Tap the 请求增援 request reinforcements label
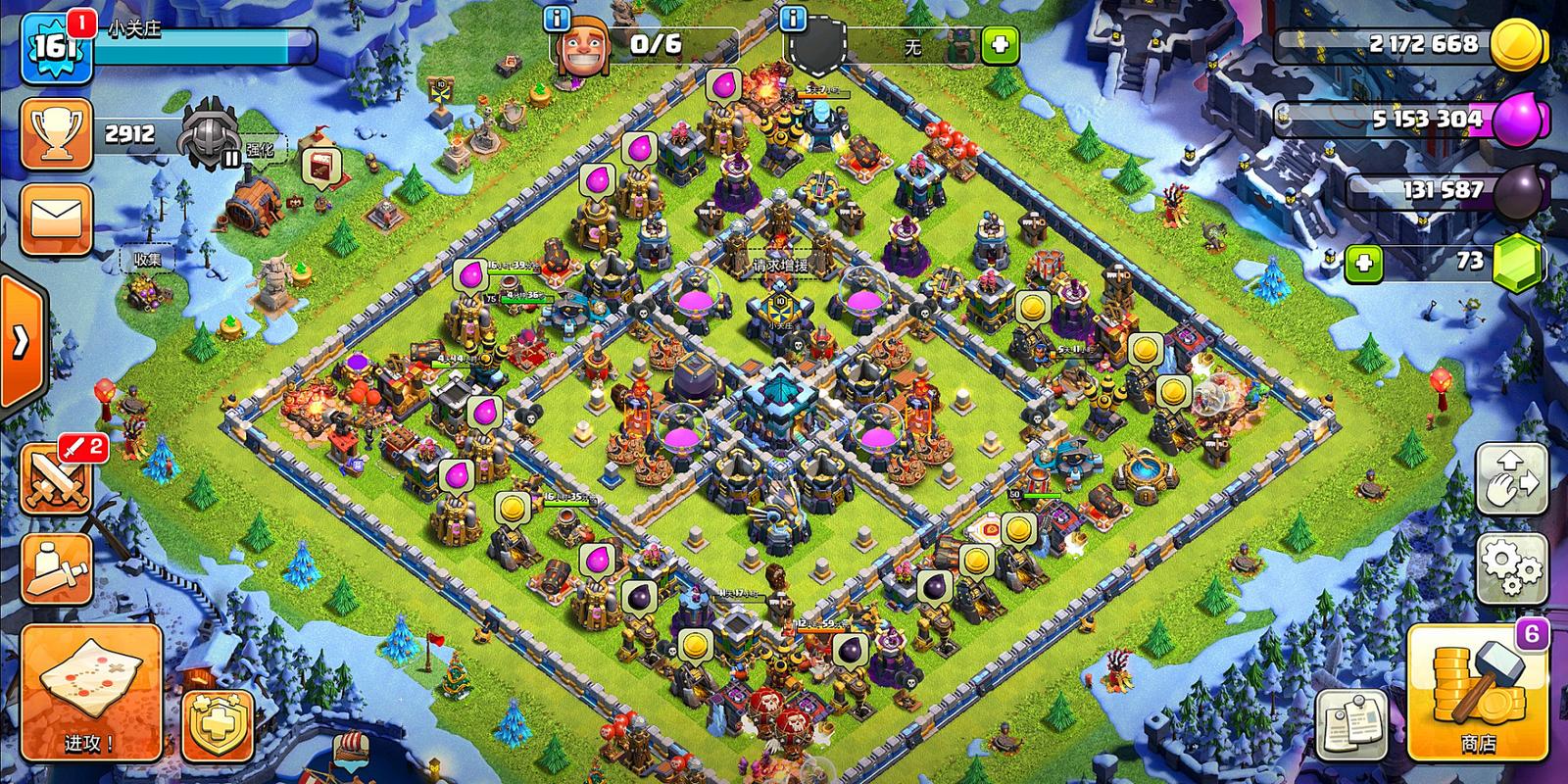 coord(780,266)
